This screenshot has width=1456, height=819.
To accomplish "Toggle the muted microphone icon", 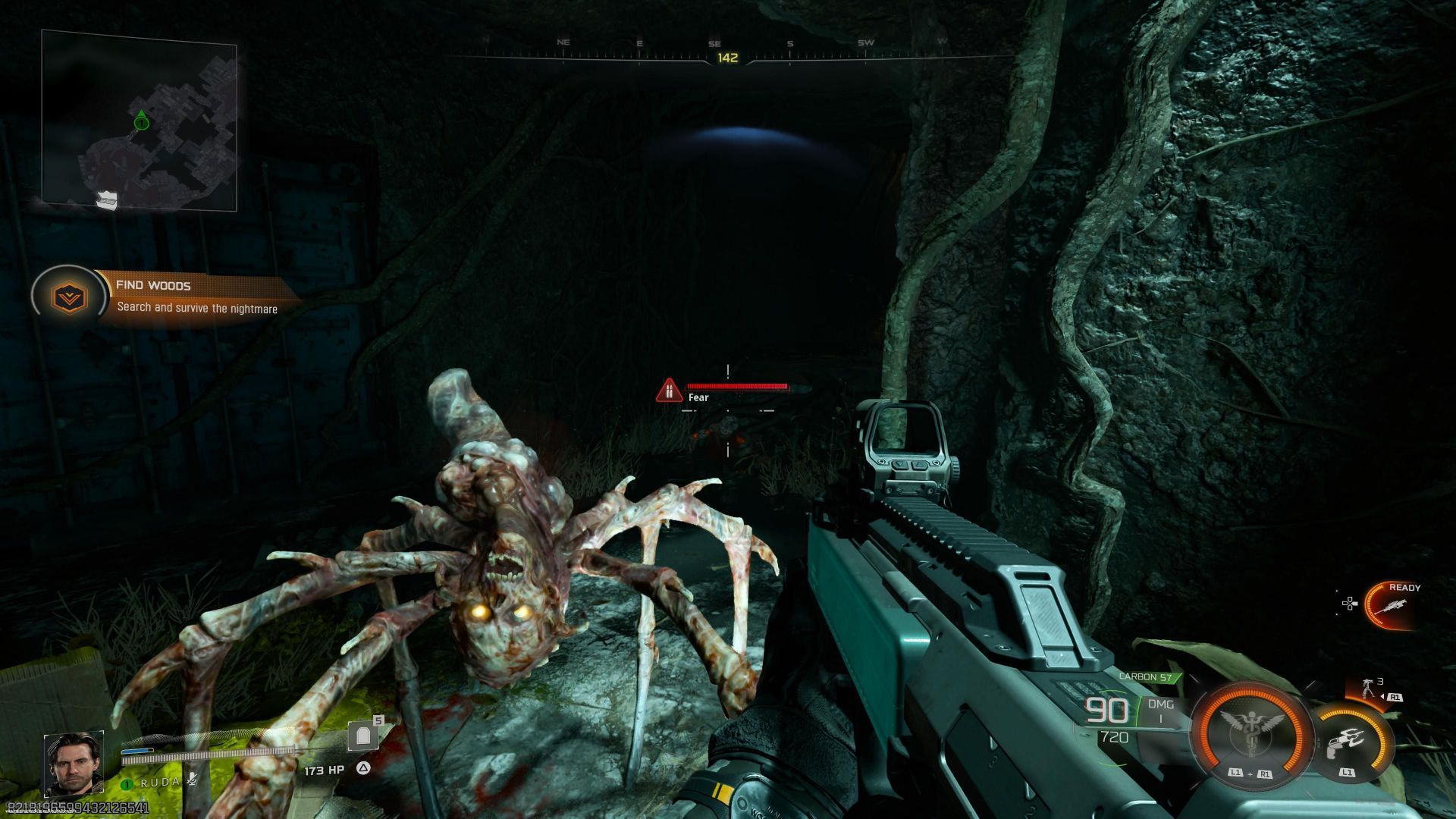I will [192, 780].
